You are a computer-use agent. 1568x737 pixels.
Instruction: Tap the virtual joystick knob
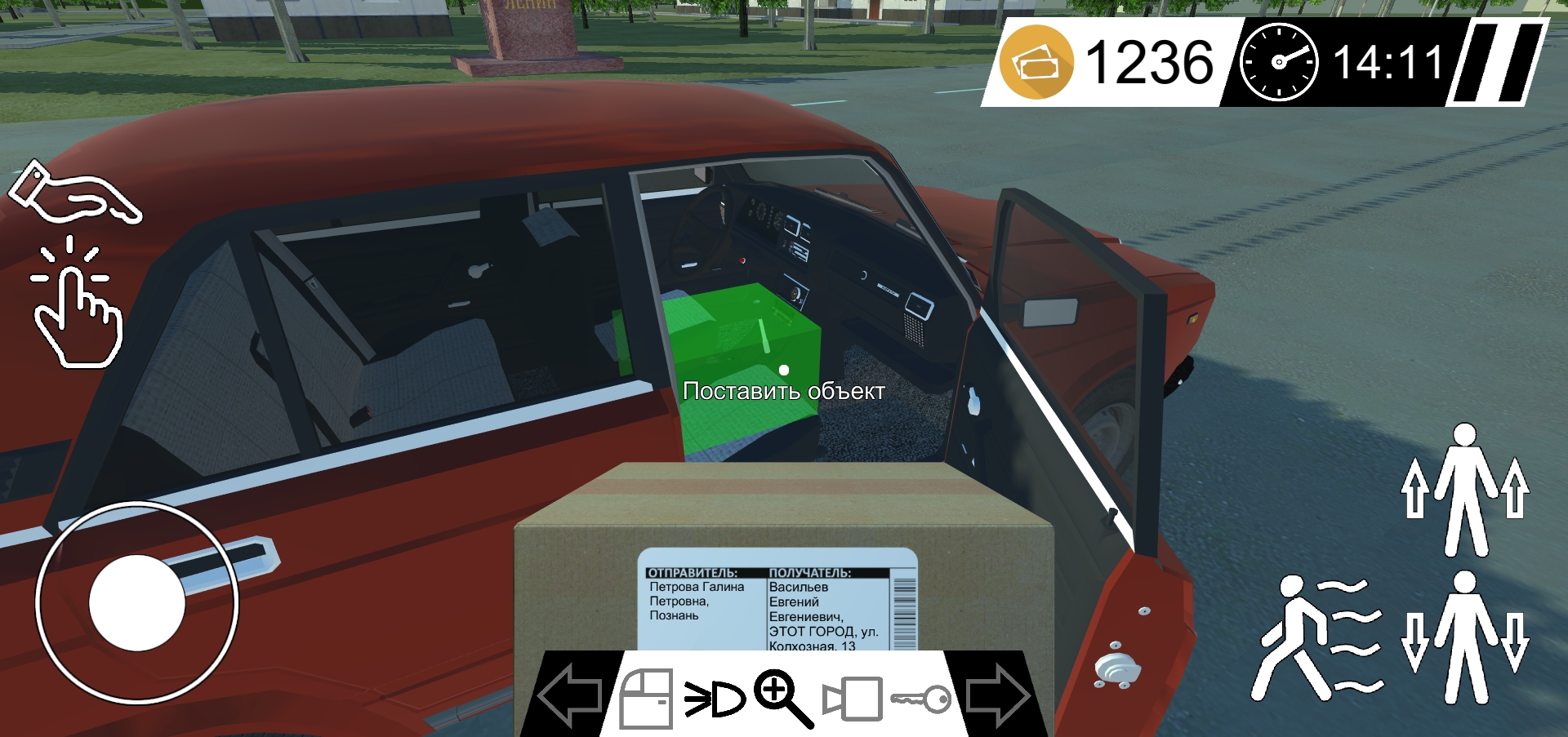pyautogui.click(x=137, y=602)
